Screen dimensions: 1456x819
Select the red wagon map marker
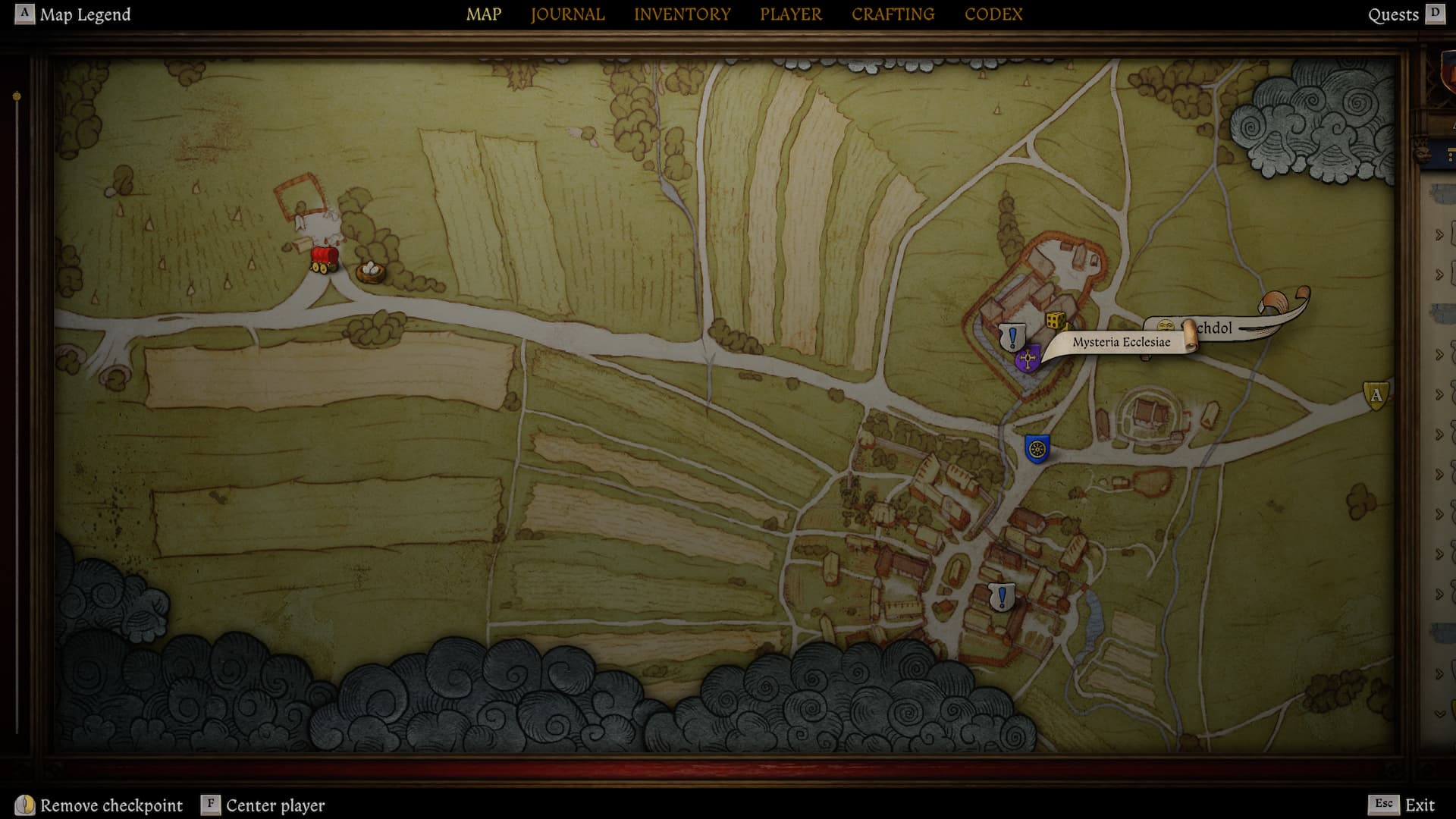click(x=325, y=259)
